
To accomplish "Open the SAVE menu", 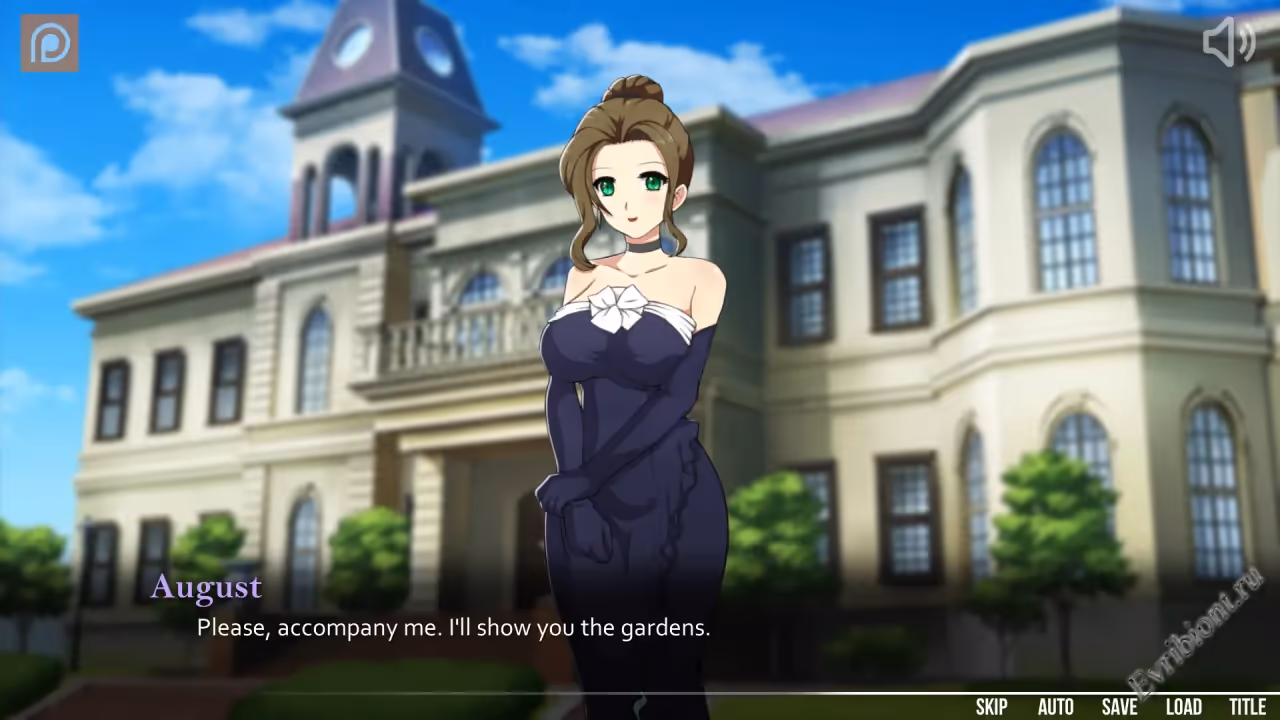I will coord(1119,707).
